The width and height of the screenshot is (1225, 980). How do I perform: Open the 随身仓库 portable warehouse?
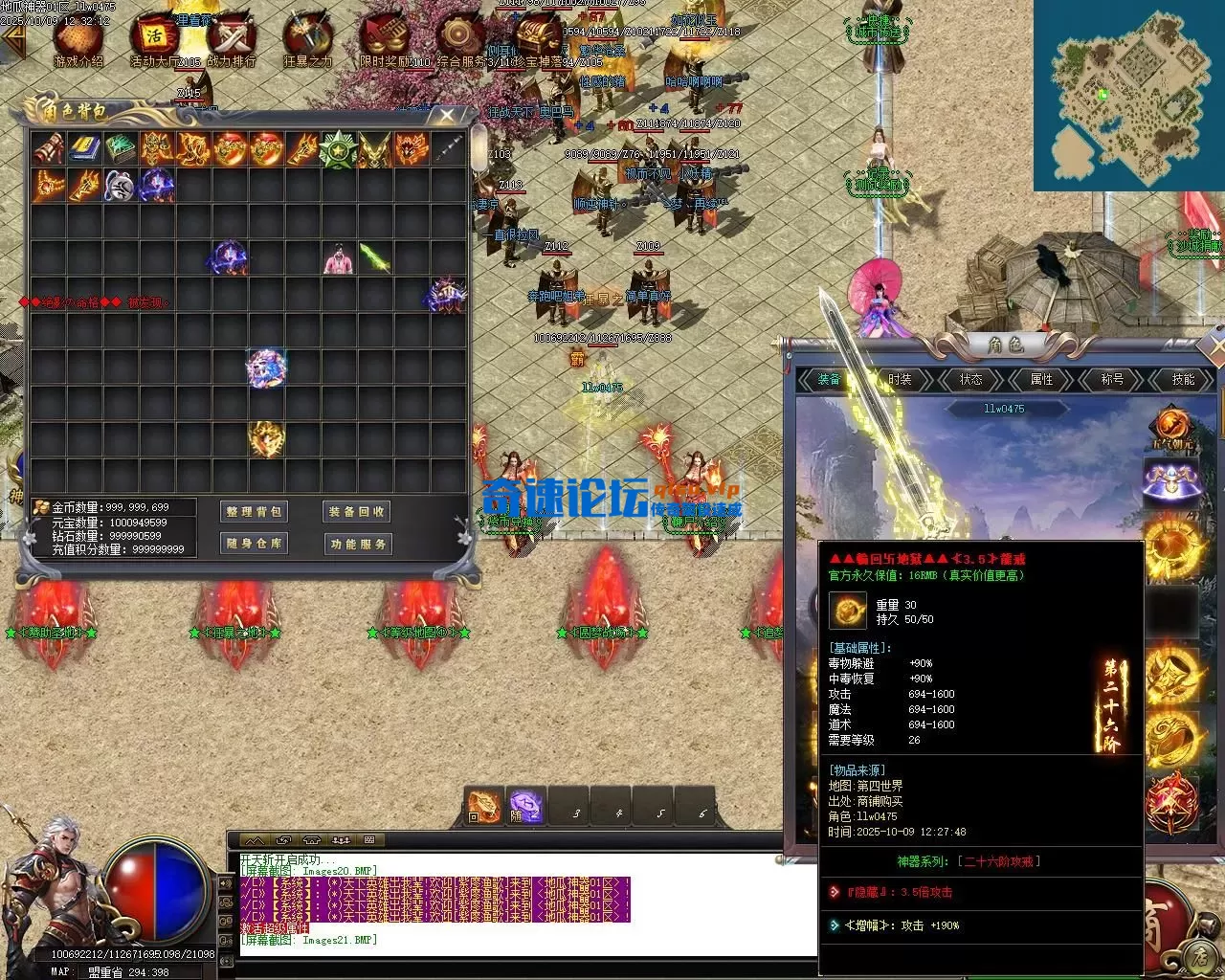[x=254, y=544]
